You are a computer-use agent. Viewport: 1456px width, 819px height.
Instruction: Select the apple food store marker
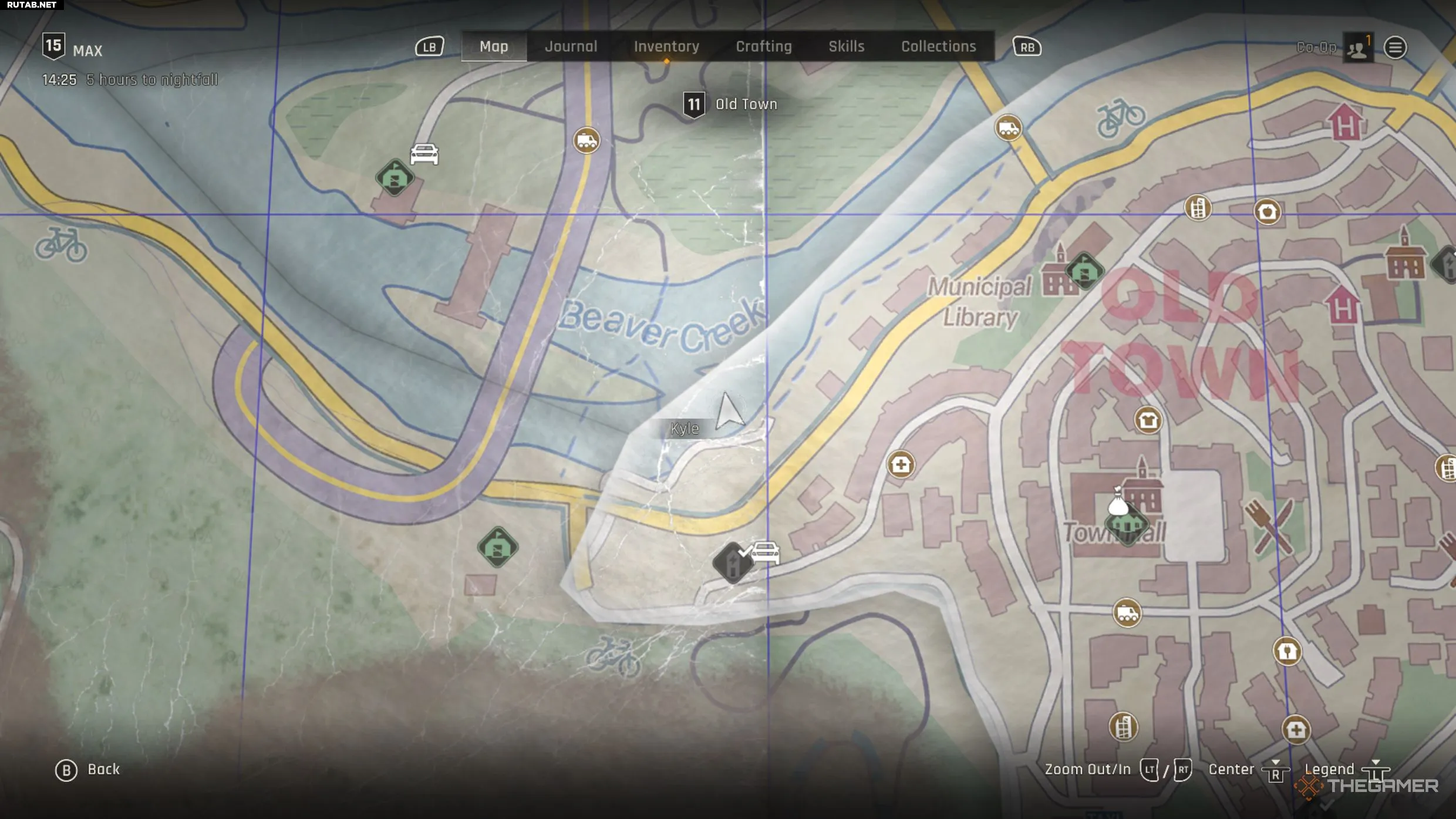[x=1267, y=211]
